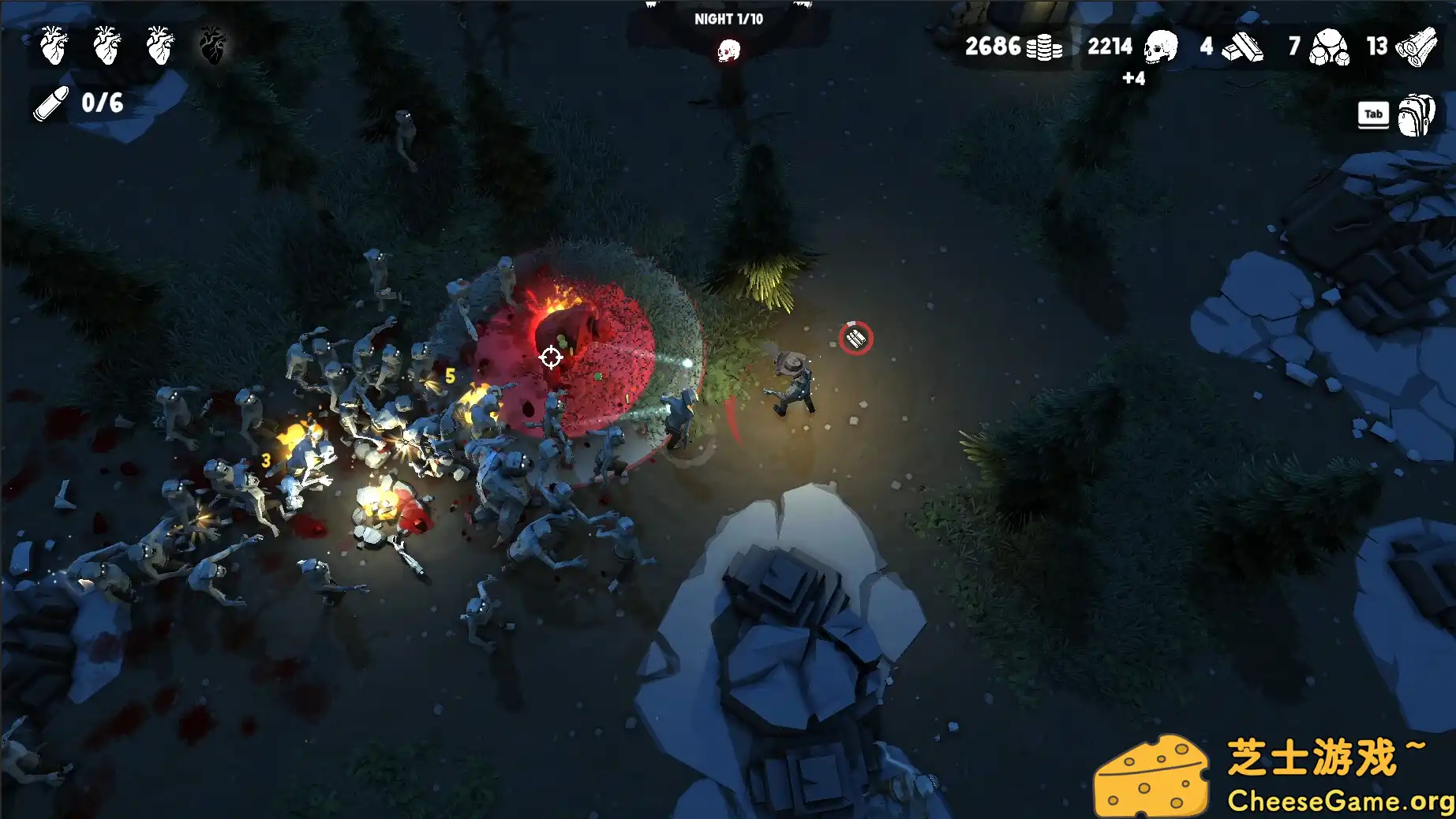Click the glowing skull under NIGHT 1/10
This screenshot has height=819, width=1456.
tap(728, 49)
